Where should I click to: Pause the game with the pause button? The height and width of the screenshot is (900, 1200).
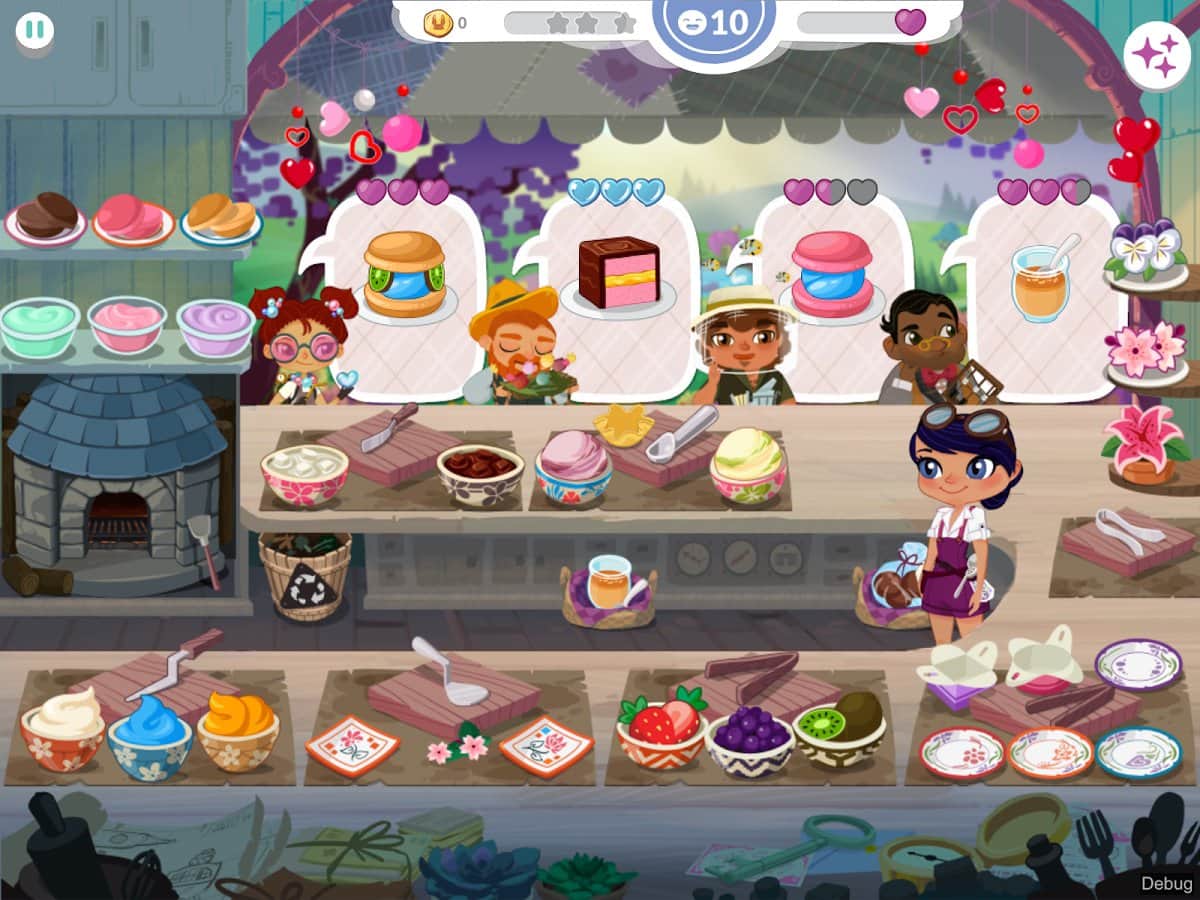pos(34,29)
